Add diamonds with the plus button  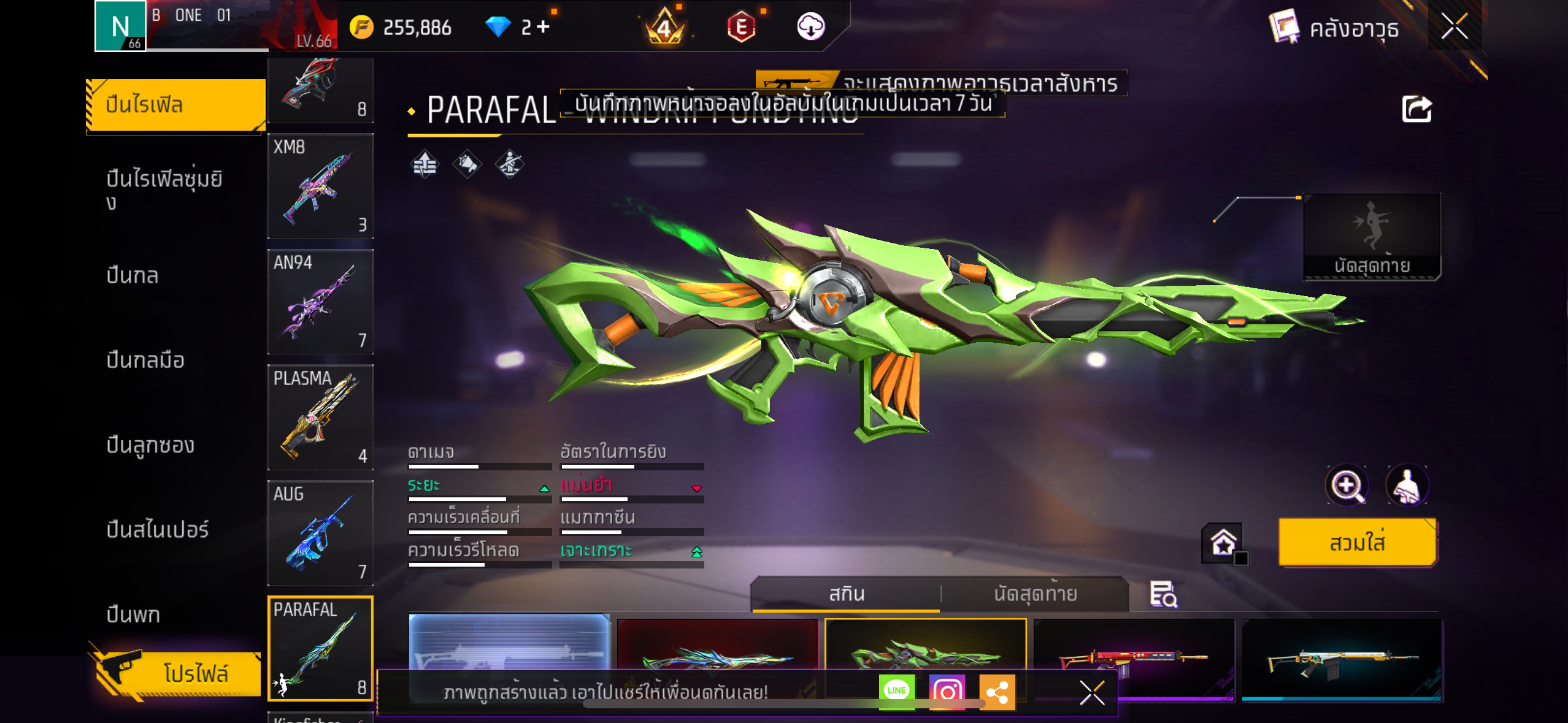(543, 26)
